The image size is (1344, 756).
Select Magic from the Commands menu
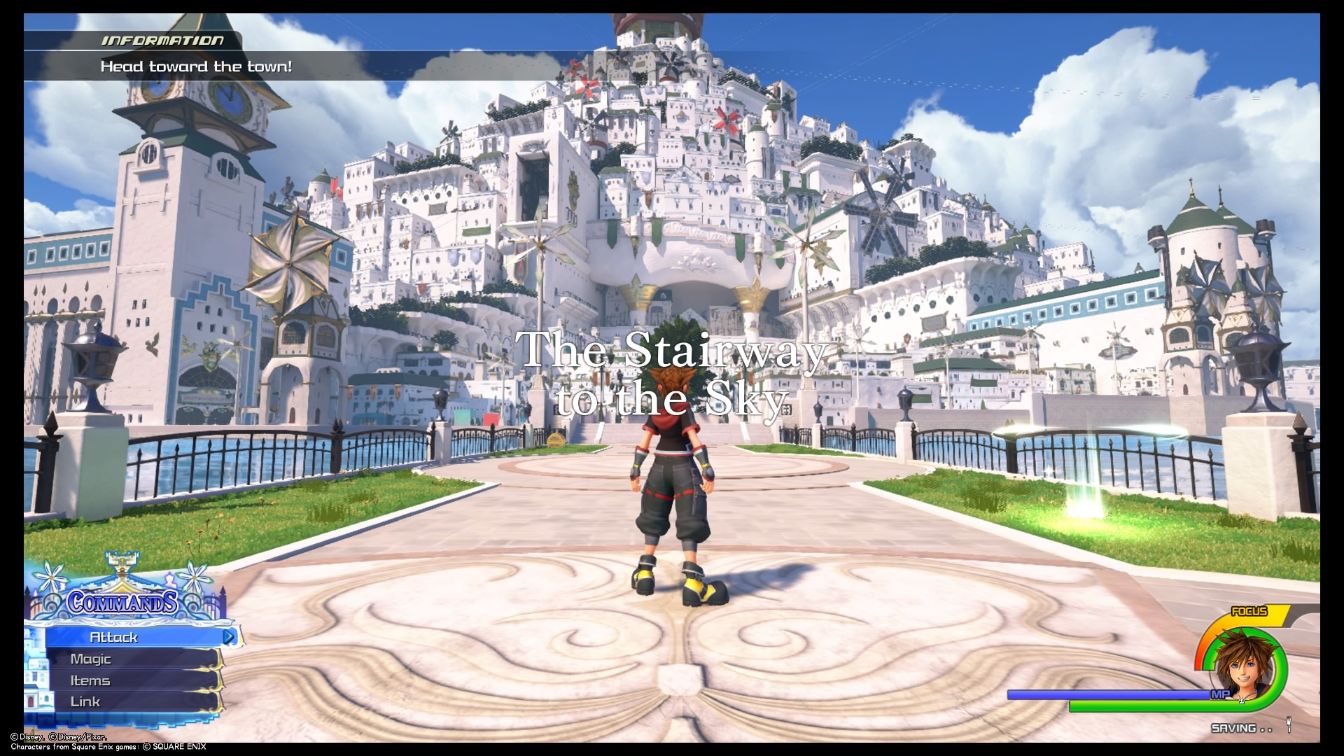tap(92, 658)
